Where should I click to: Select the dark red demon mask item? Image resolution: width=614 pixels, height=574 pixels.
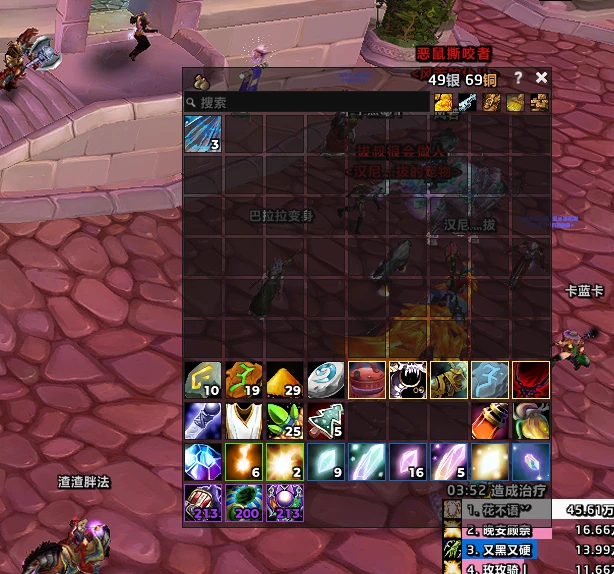(x=531, y=380)
